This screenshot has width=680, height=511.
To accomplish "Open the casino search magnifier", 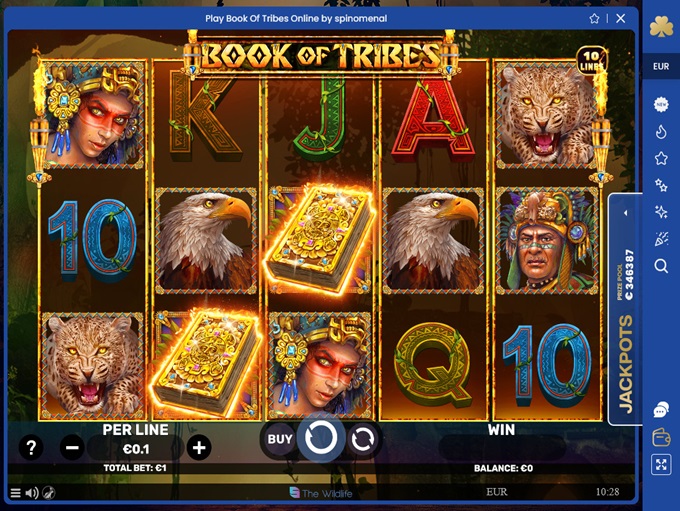I will tap(661, 266).
